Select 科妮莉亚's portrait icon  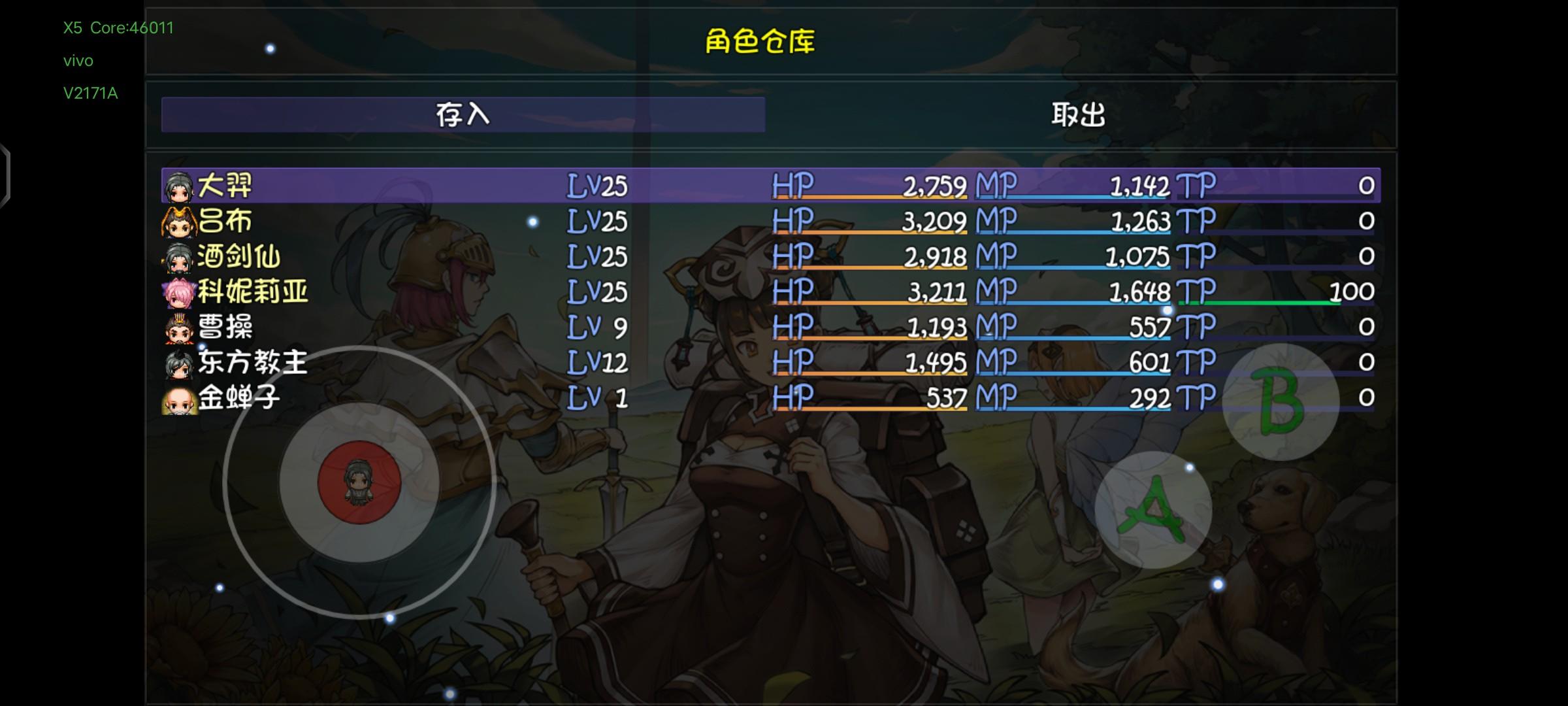(x=176, y=292)
